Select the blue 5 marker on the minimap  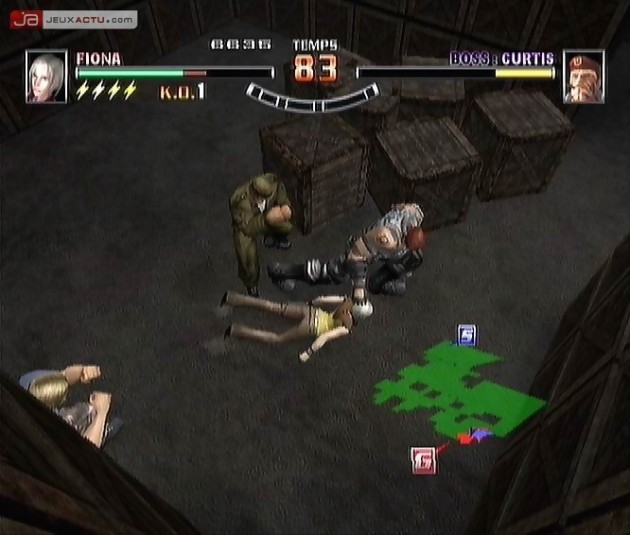[467, 334]
